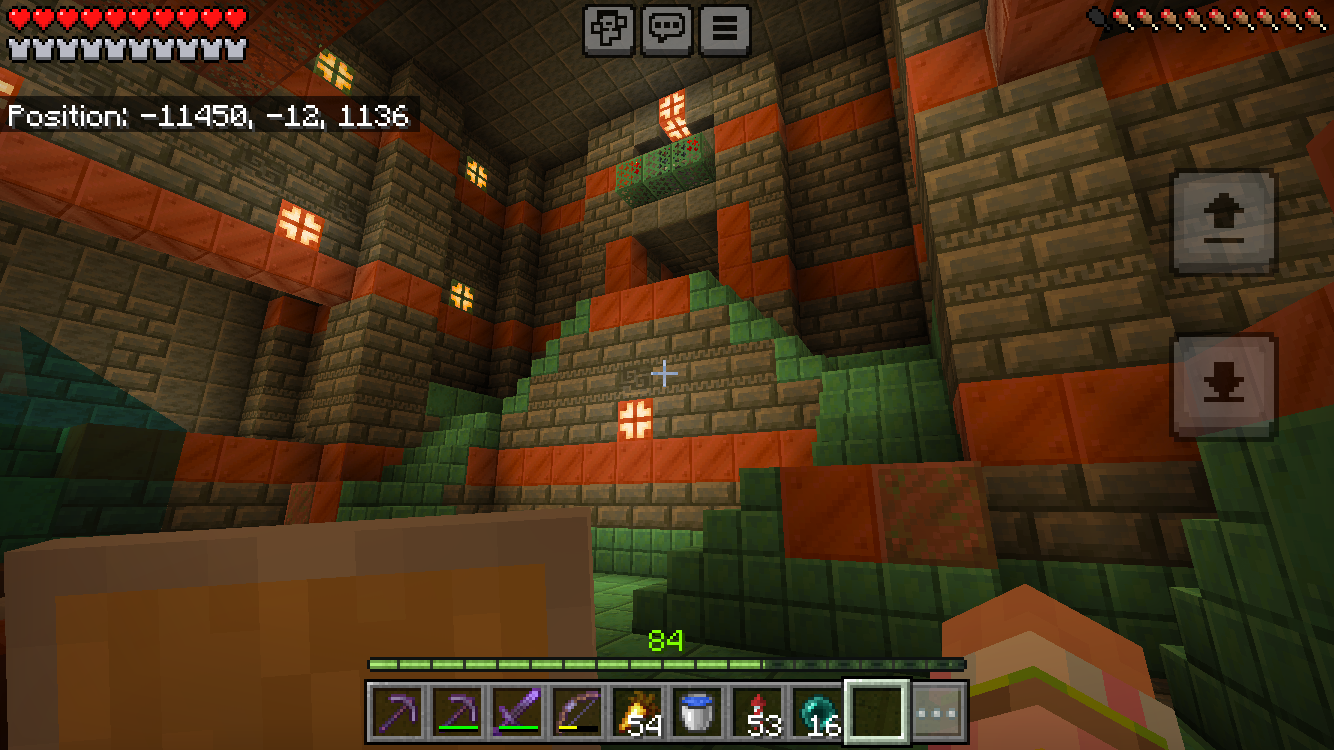Viewport: 1334px width, 750px height.
Task: Select the 16 ender pearls slot
Action: pos(818,712)
